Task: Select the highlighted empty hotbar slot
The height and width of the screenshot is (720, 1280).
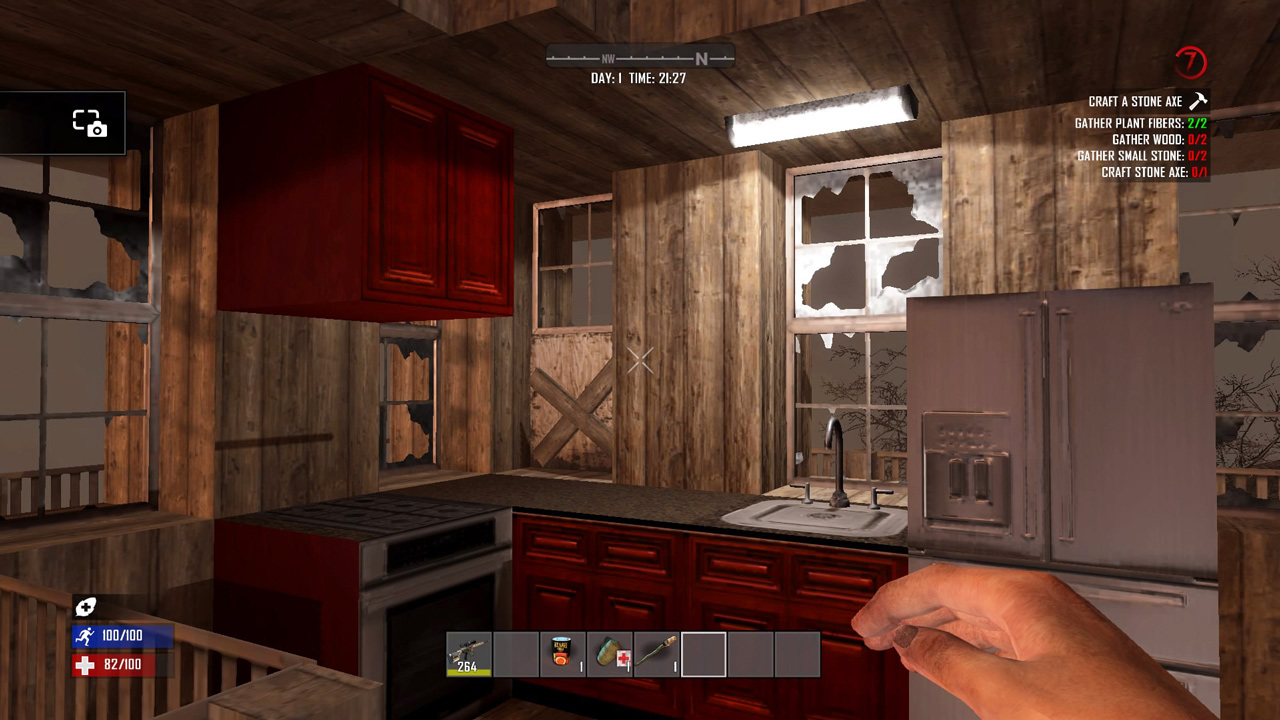Action: (703, 652)
